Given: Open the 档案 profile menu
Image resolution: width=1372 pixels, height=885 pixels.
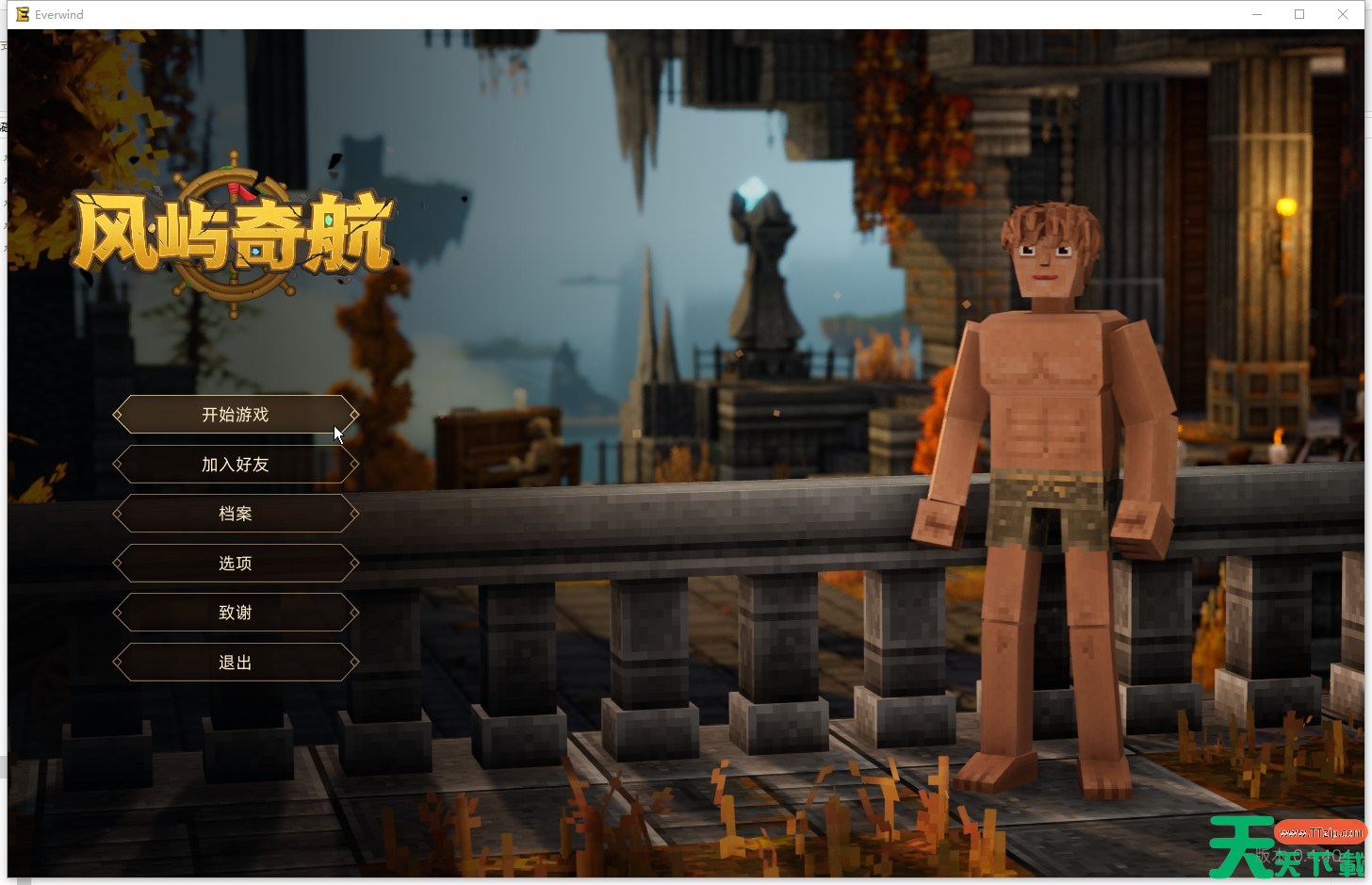Looking at the screenshot, I should [x=236, y=514].
